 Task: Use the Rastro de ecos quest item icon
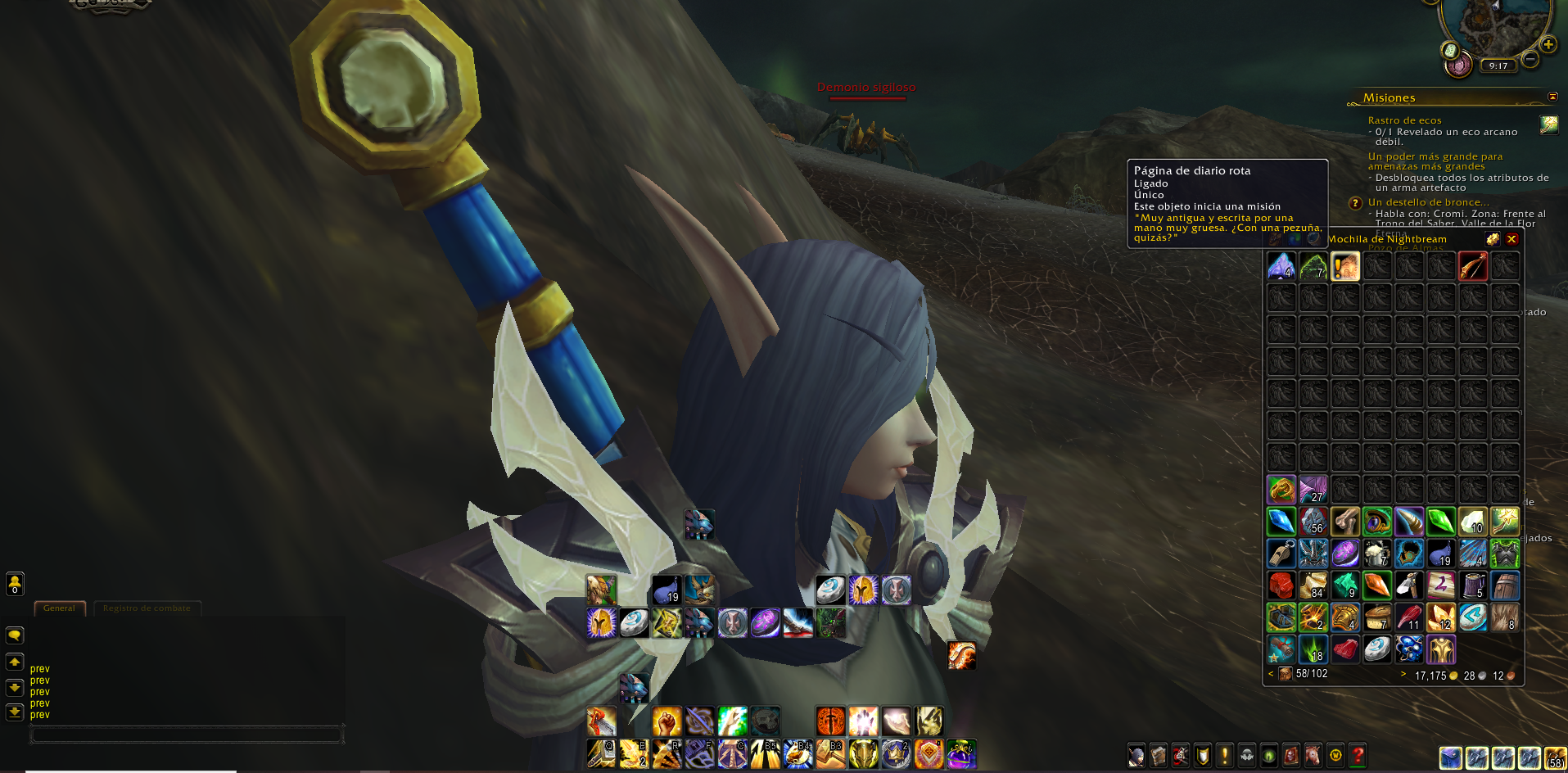[x=1548, y=124]
